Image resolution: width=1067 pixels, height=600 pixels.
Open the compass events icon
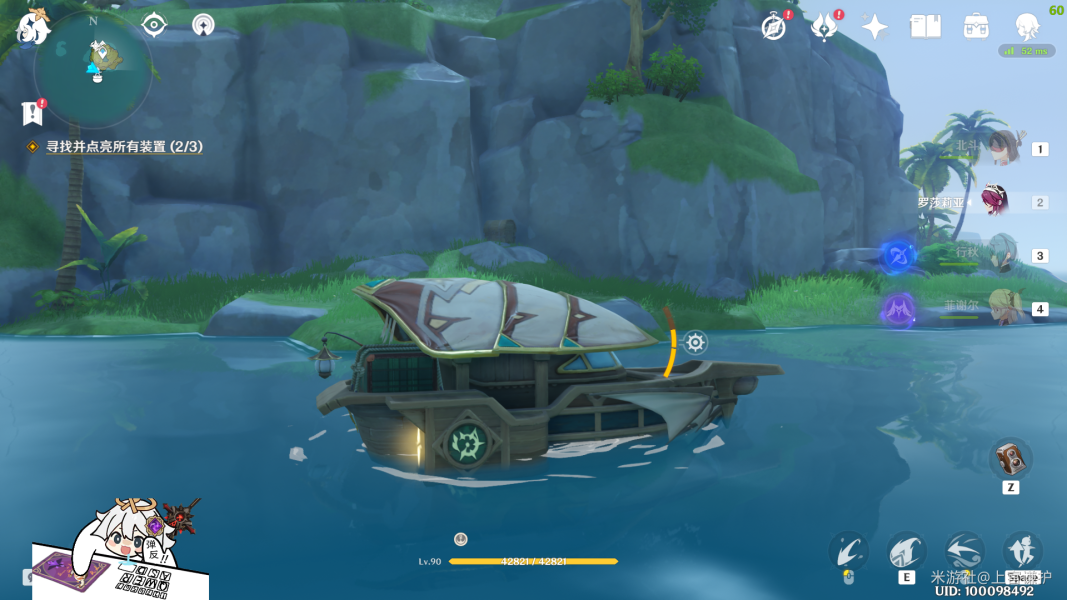773,27
